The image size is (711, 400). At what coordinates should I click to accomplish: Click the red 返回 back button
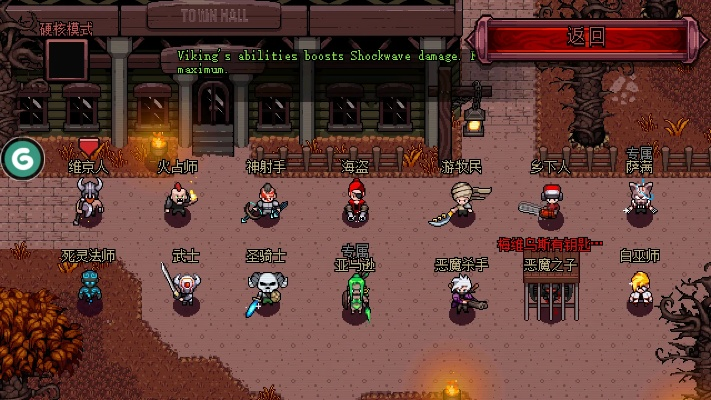[x=587, y=38]
